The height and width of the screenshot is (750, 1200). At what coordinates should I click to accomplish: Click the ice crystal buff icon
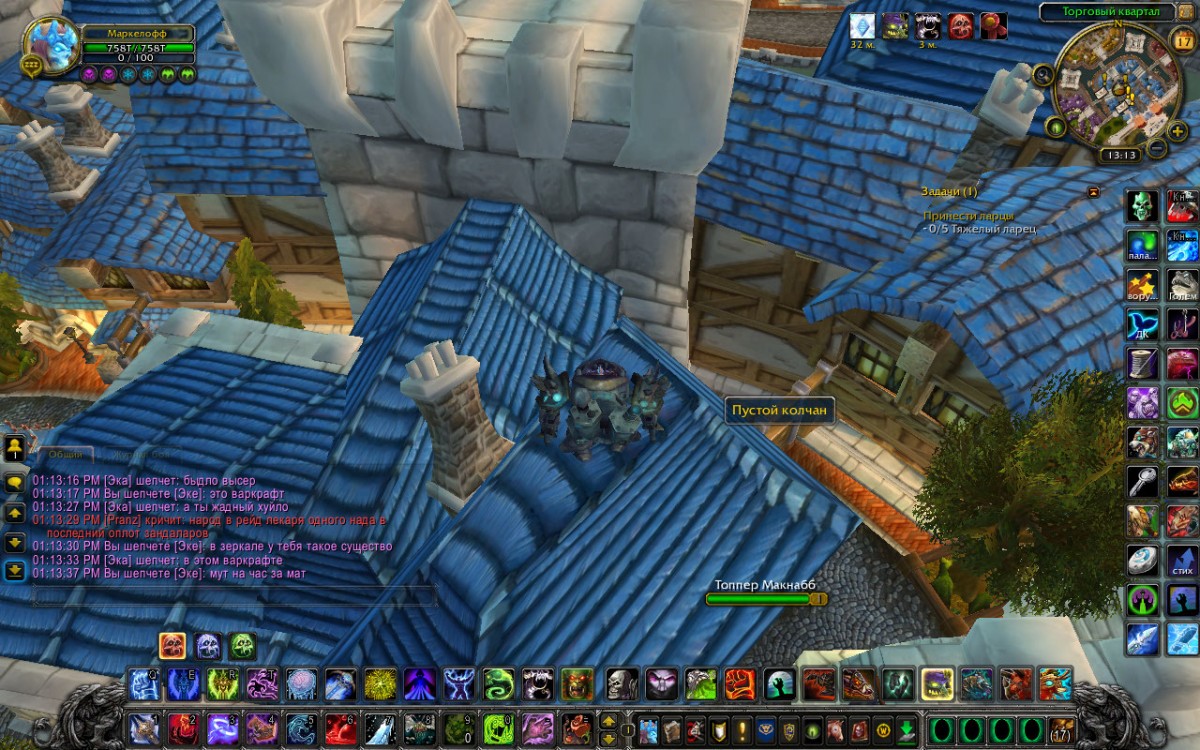(x=861, y=25)
